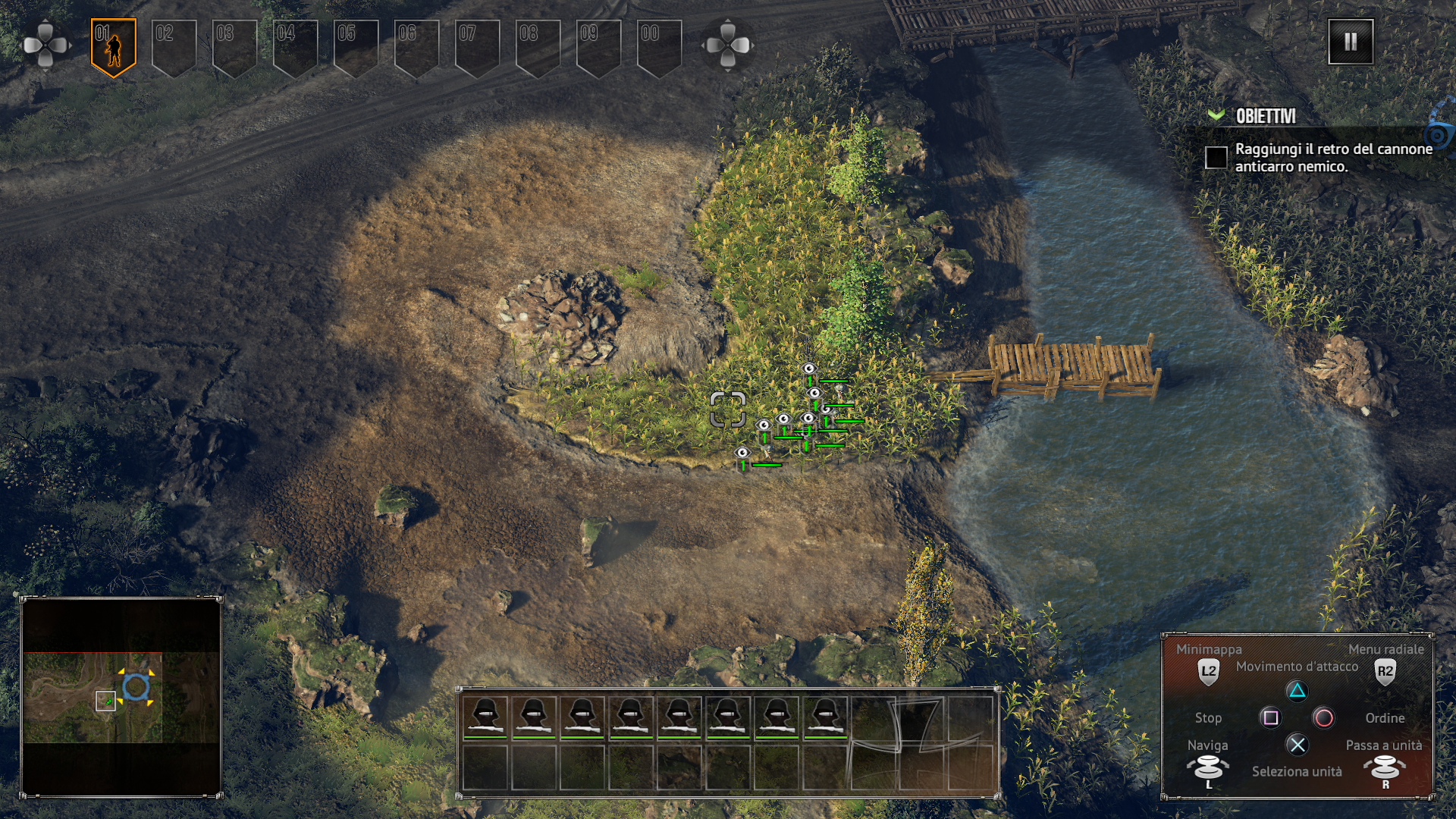Select control group slot 09
This screenshot has height=819, width=1456.
(x=599, y=47)
